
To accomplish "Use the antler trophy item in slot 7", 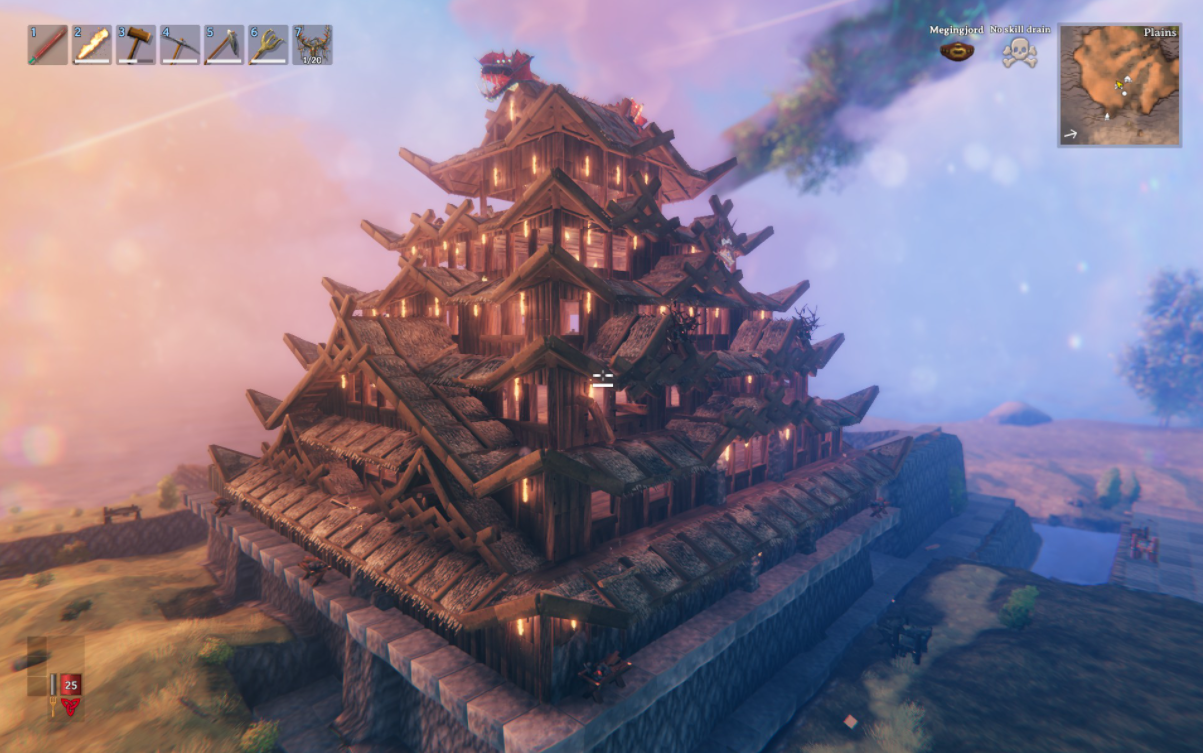I will [312, 45].
